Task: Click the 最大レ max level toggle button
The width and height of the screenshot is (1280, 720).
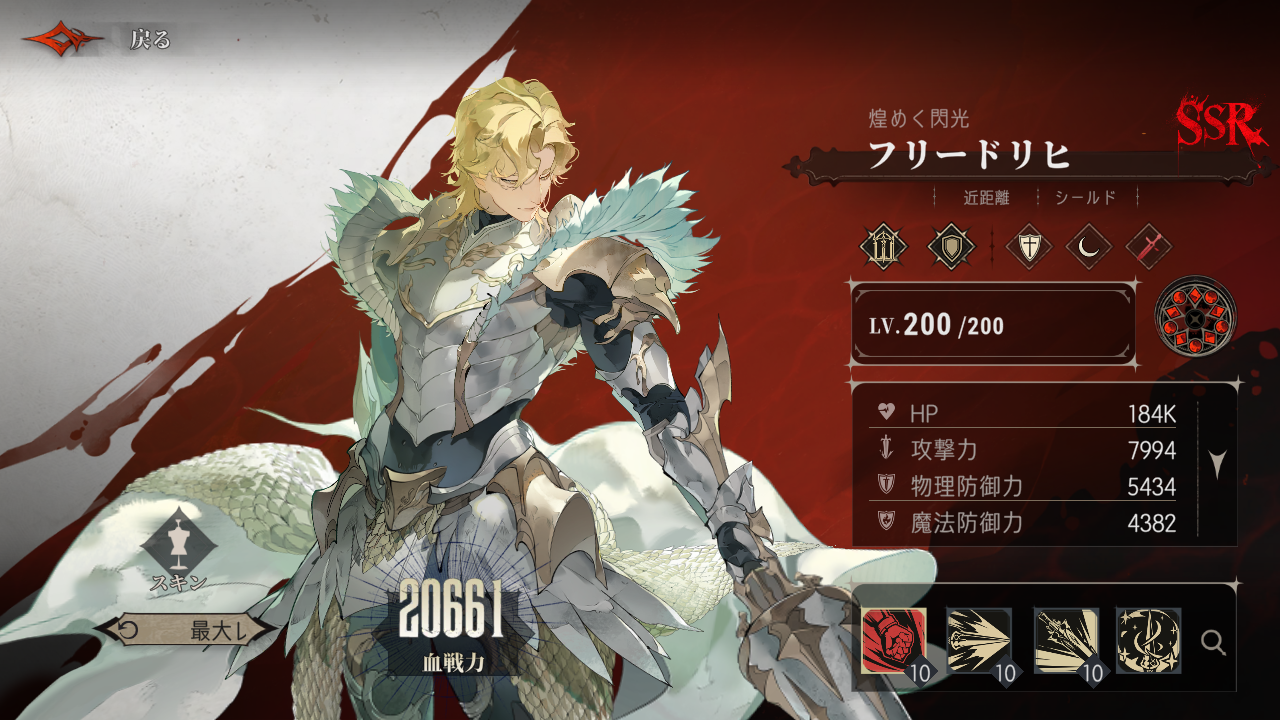Action: click(183, 630)
